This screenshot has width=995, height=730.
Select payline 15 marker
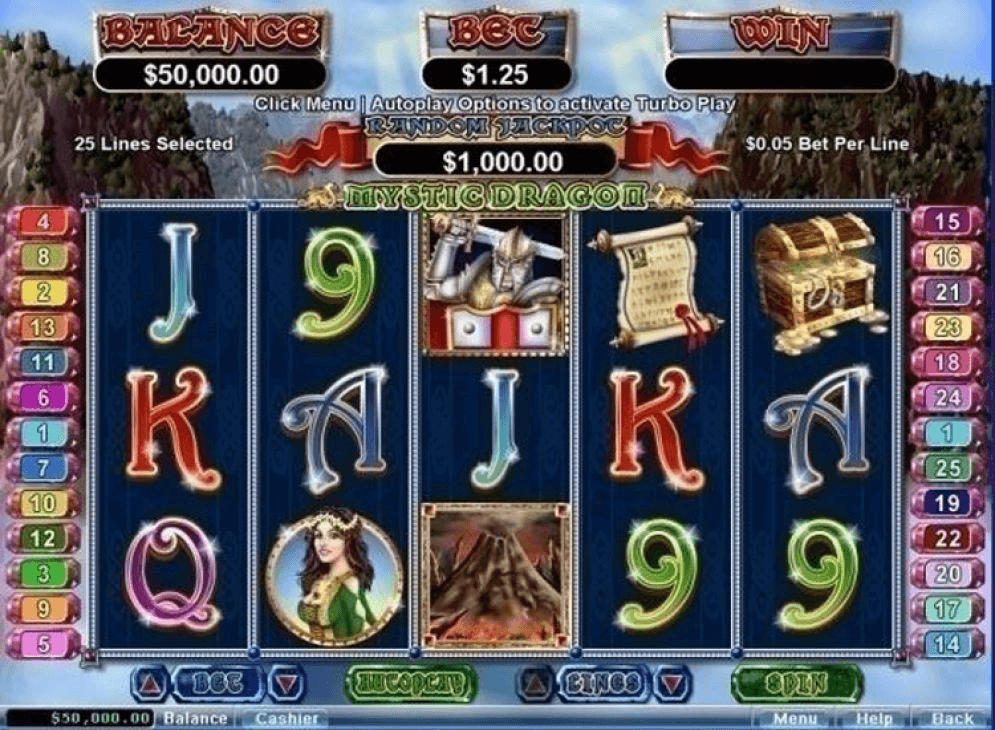click(947, 222)
